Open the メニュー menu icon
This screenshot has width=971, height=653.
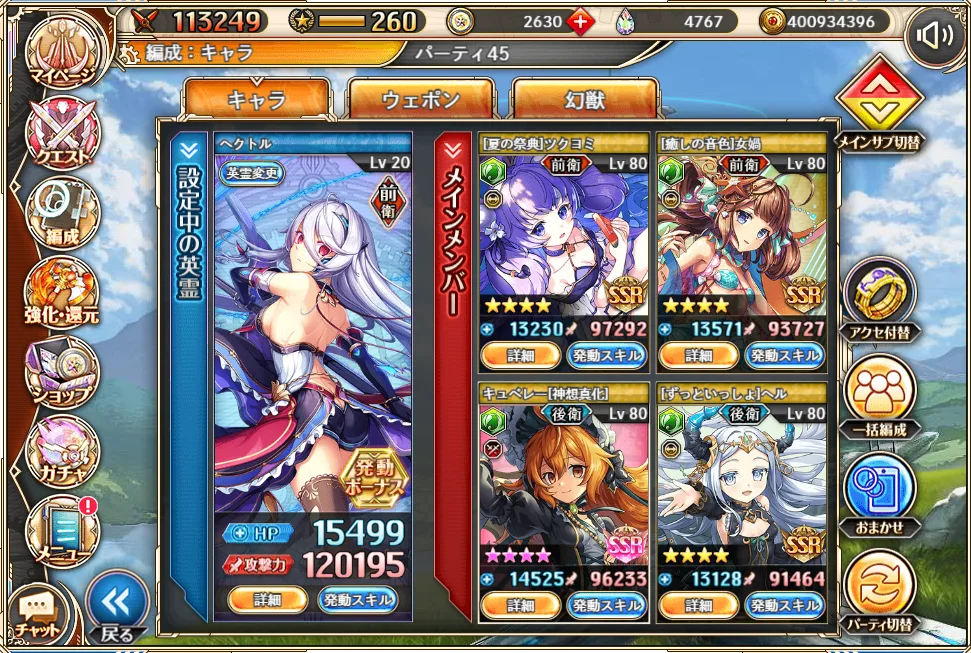pos(62,530)
